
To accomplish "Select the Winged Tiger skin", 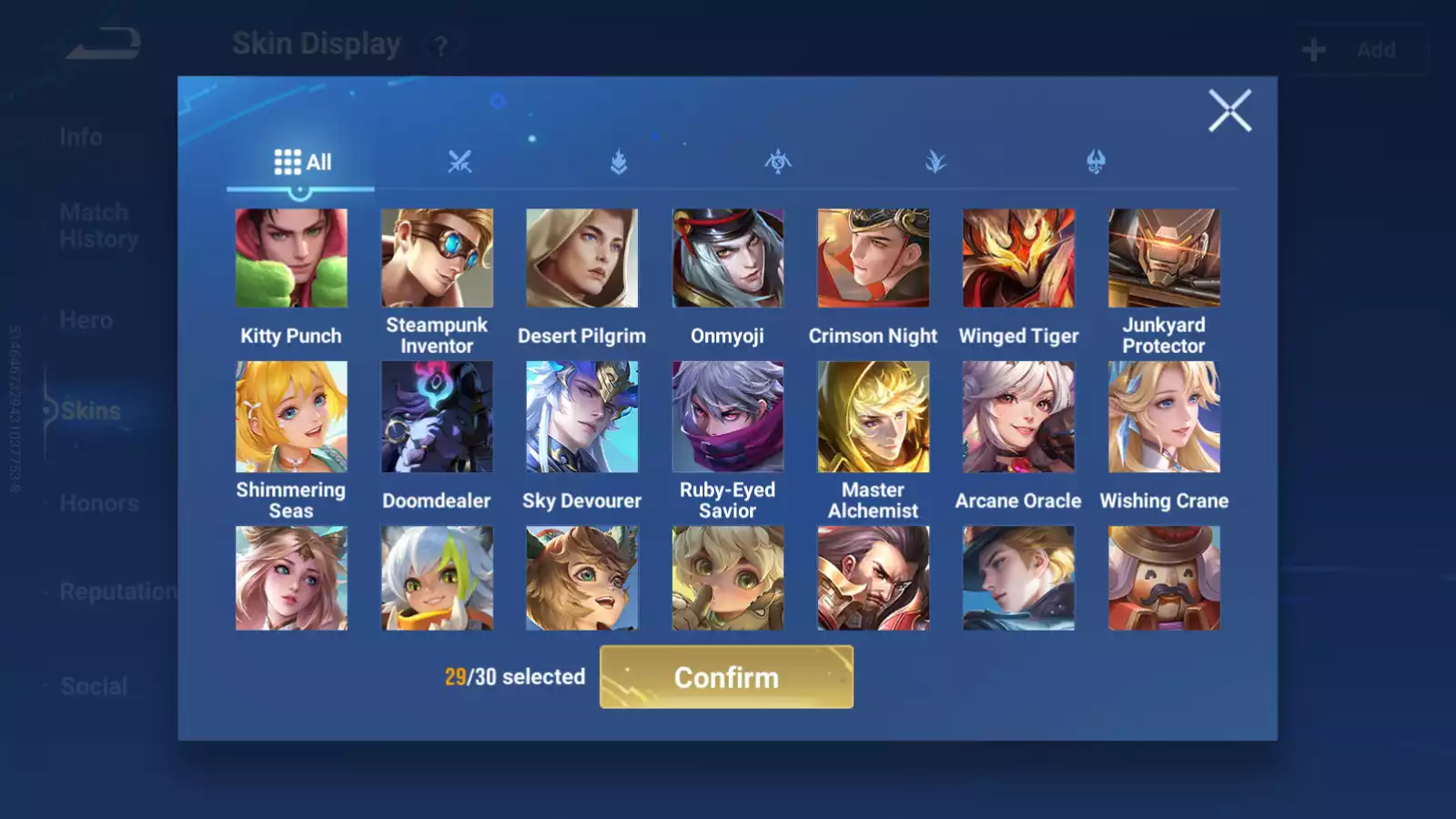I will [1018, 258].
